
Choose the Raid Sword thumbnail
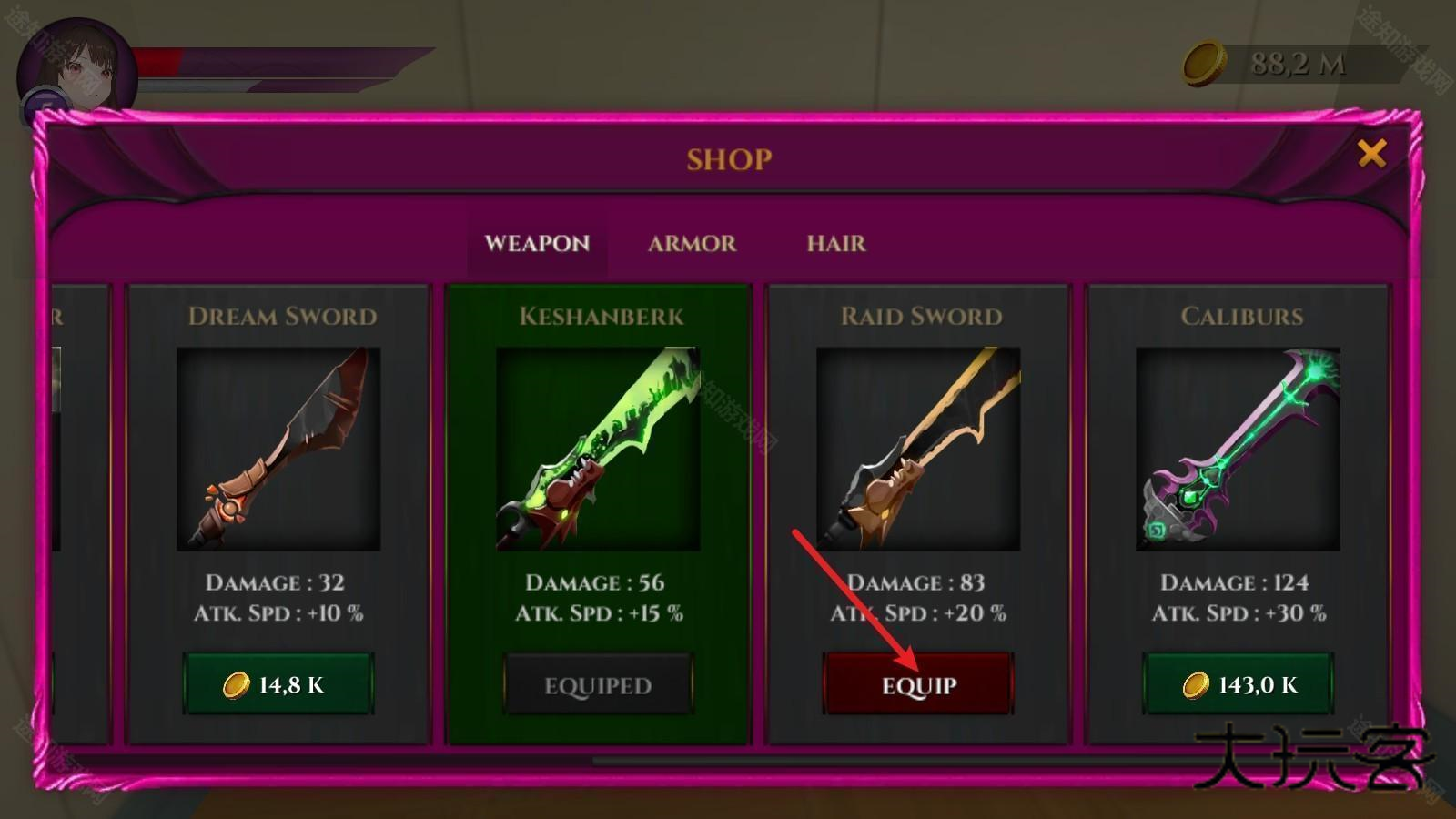918,449
